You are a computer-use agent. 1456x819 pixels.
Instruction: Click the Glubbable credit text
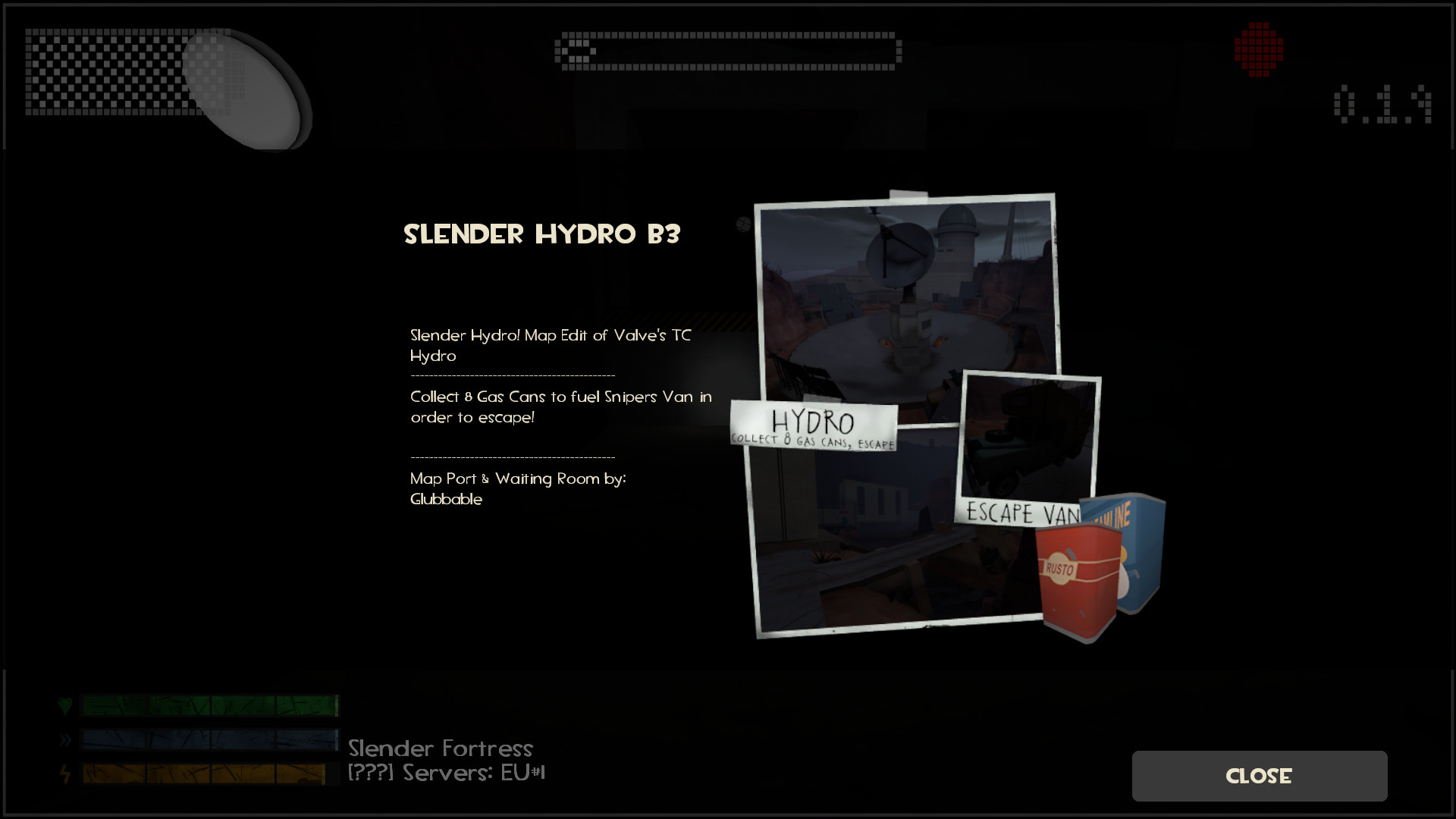tap(446, 499)
